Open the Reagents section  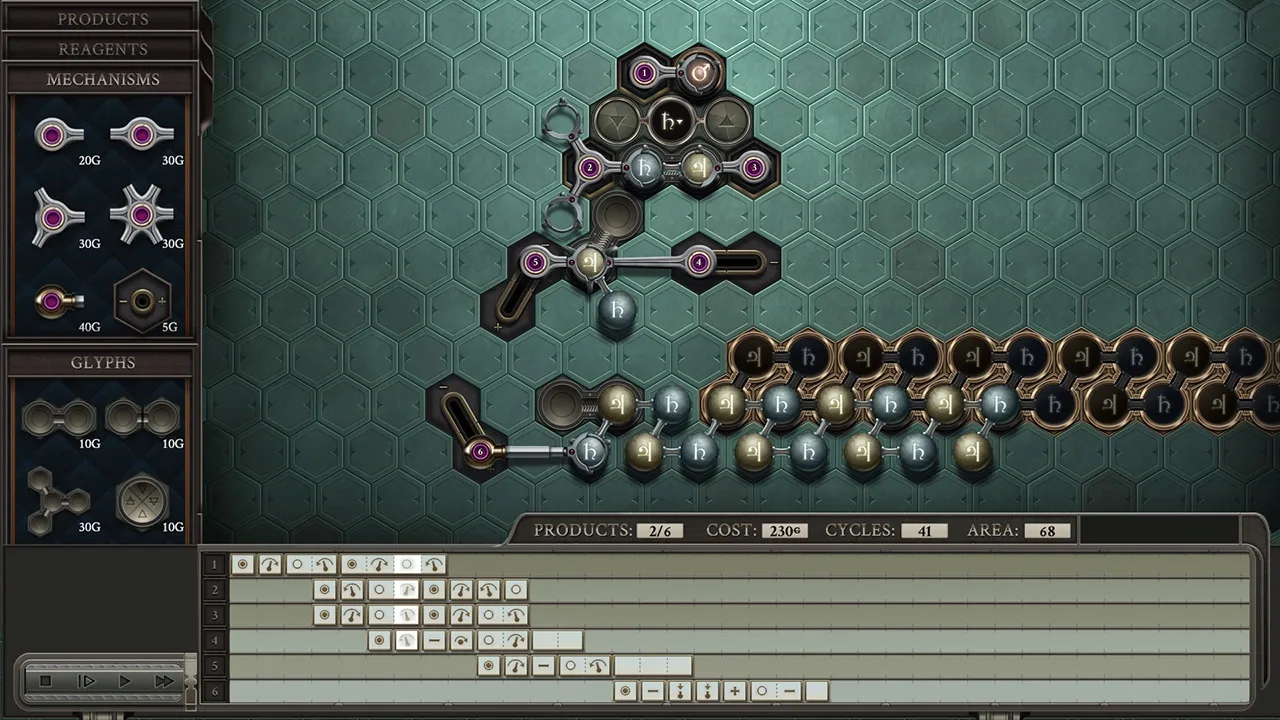click(x=102, y=49)
